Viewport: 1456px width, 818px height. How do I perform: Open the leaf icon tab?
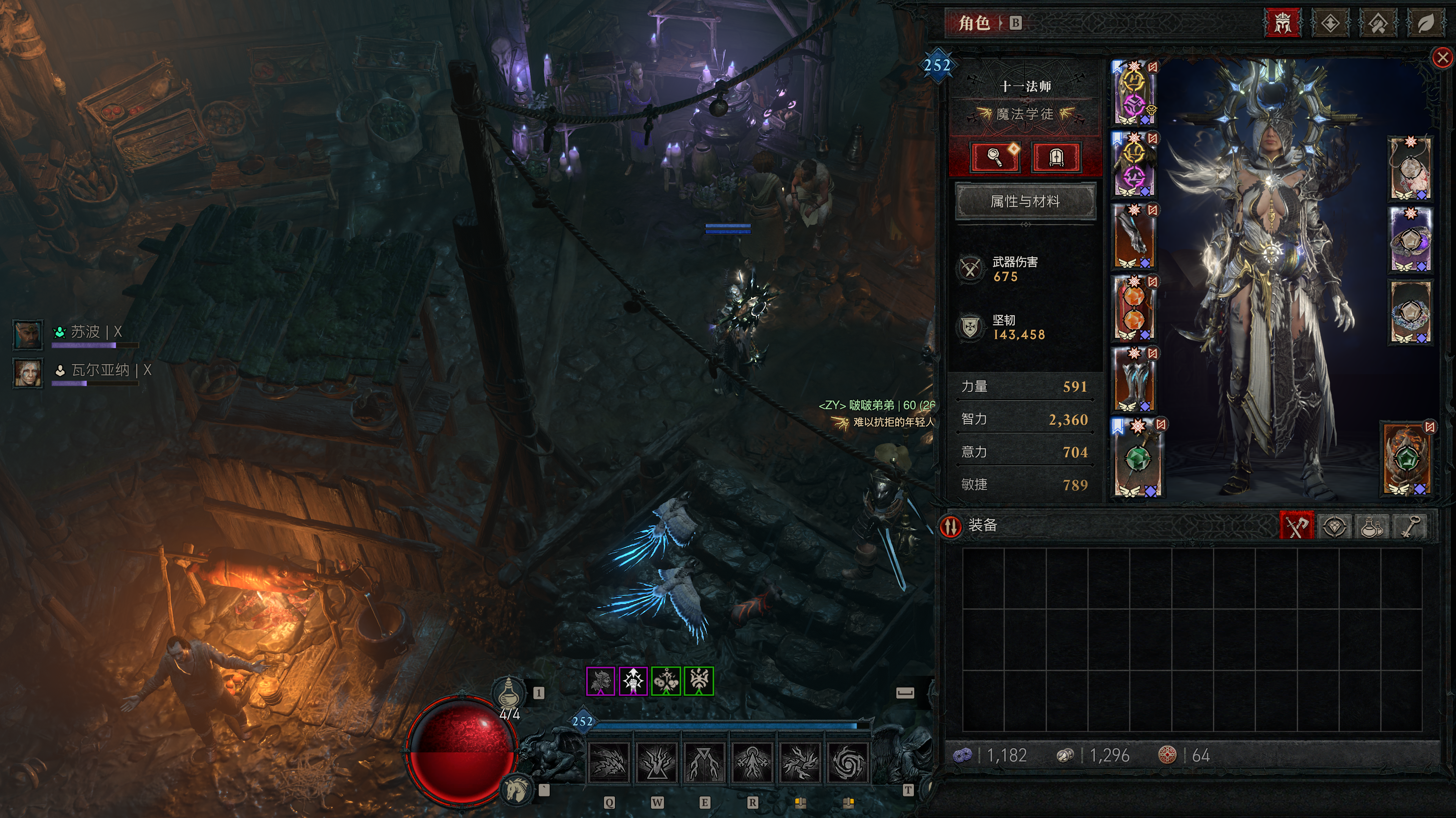1425,23
